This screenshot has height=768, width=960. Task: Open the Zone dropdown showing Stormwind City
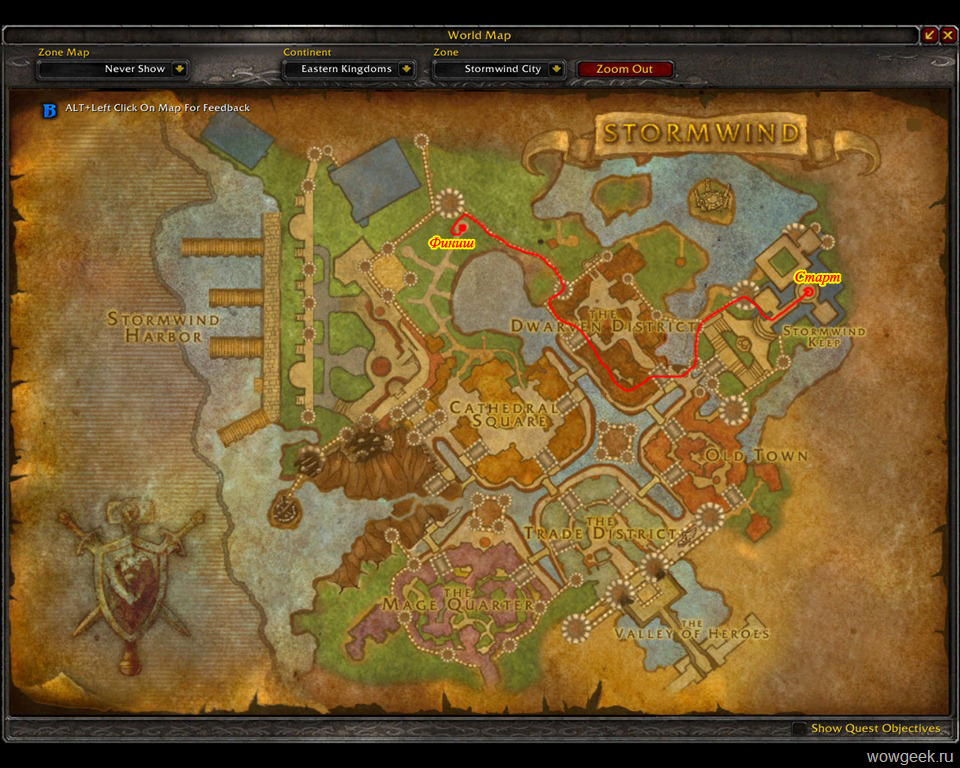click(556, 69)
